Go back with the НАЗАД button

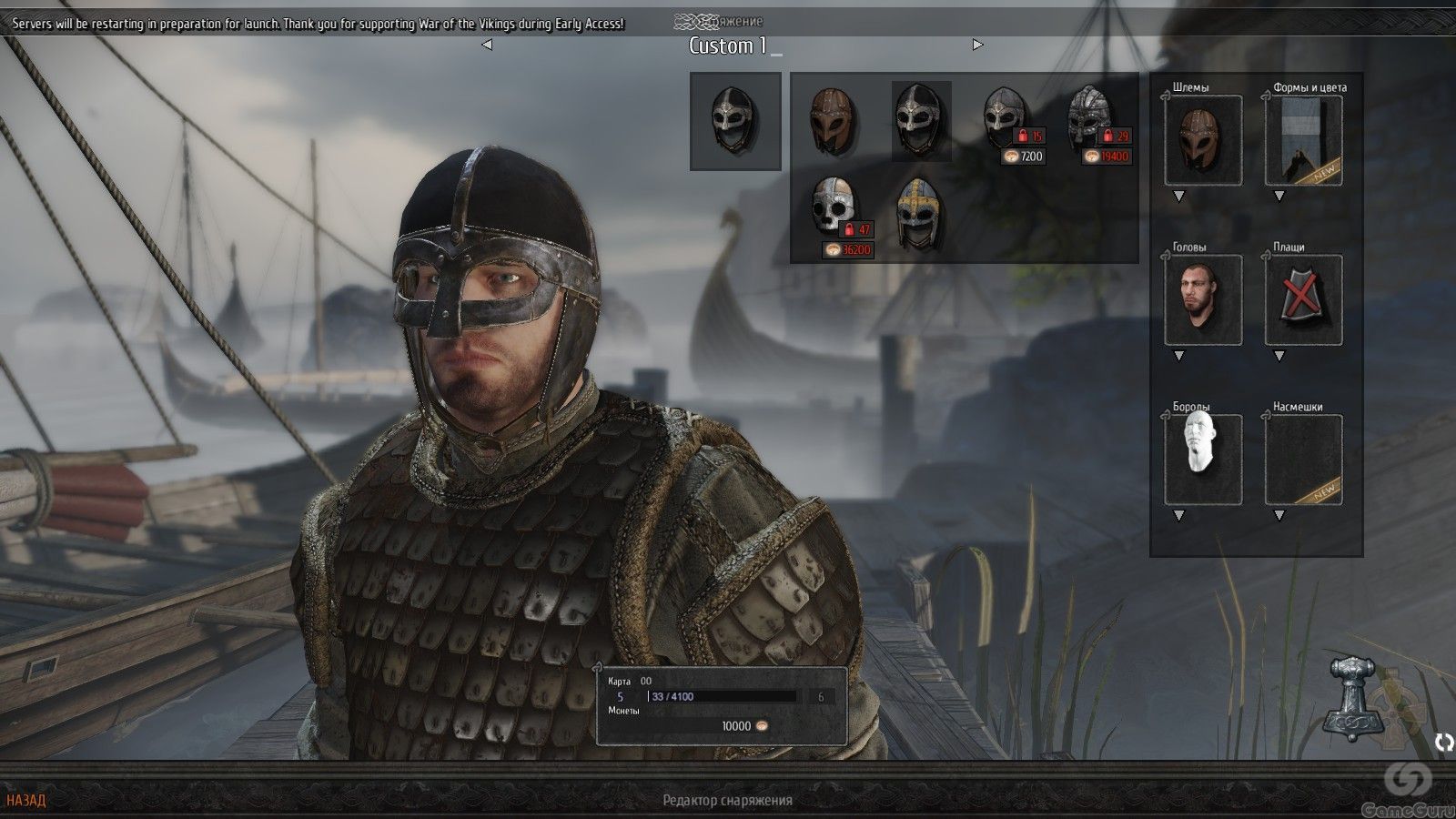pyautogui.click(x=25, y=801)
